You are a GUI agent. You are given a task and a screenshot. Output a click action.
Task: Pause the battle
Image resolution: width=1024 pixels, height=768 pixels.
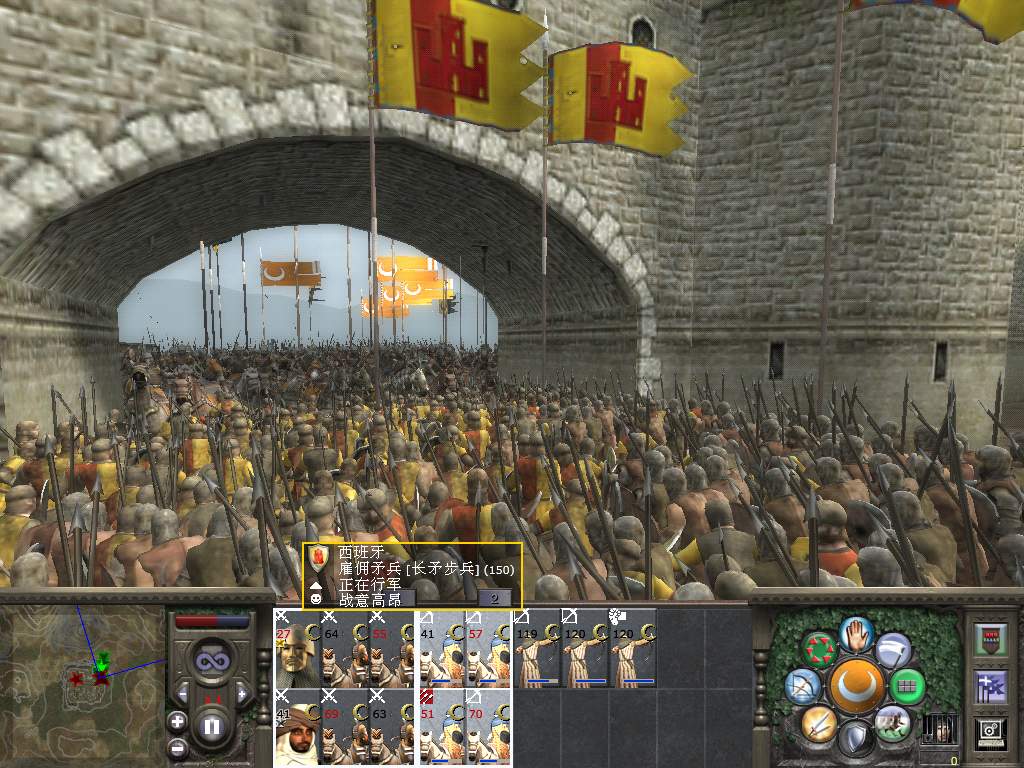point(212,726)
